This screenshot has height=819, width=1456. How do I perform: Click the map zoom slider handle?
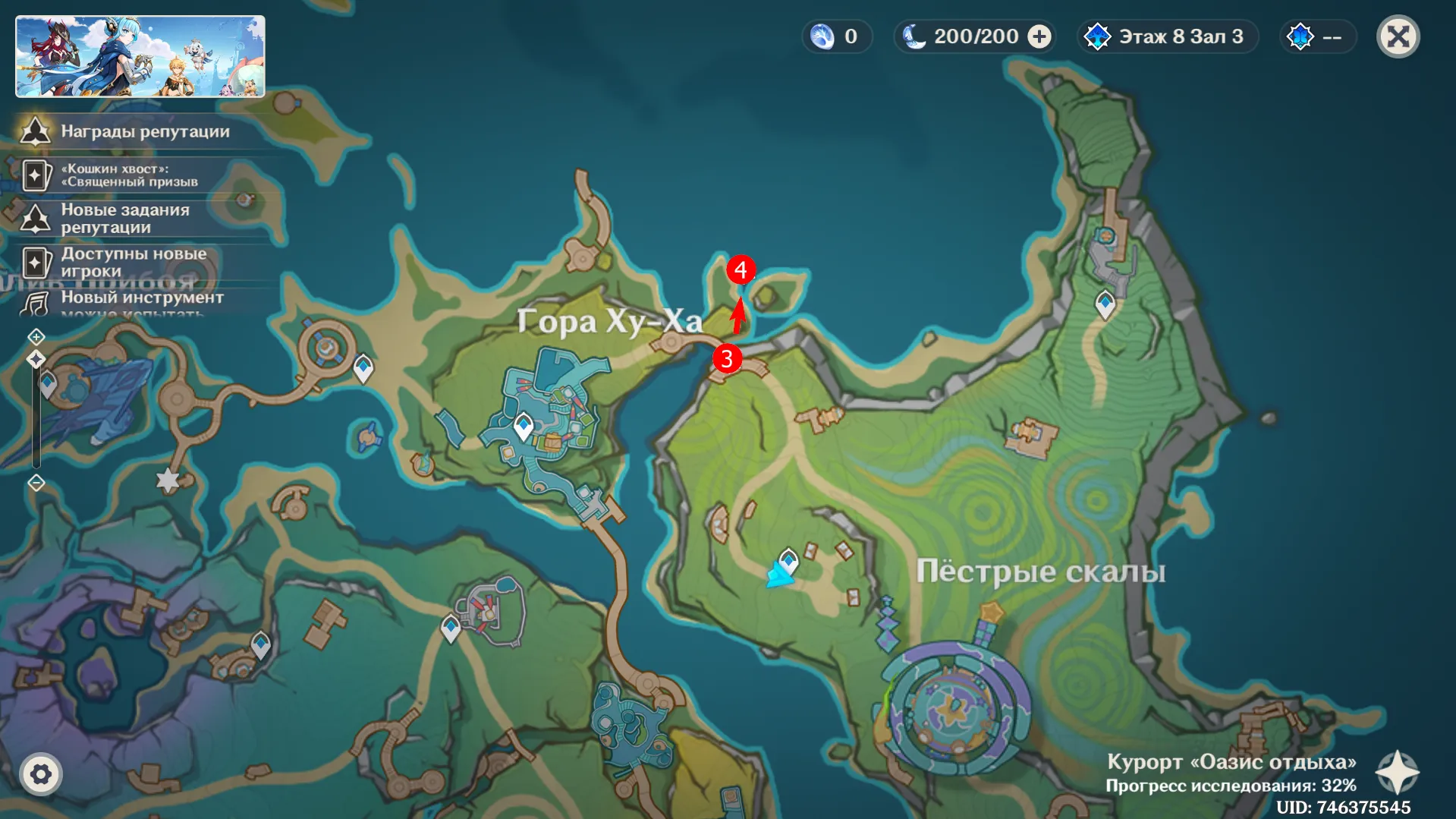click(x=36, y=359)
